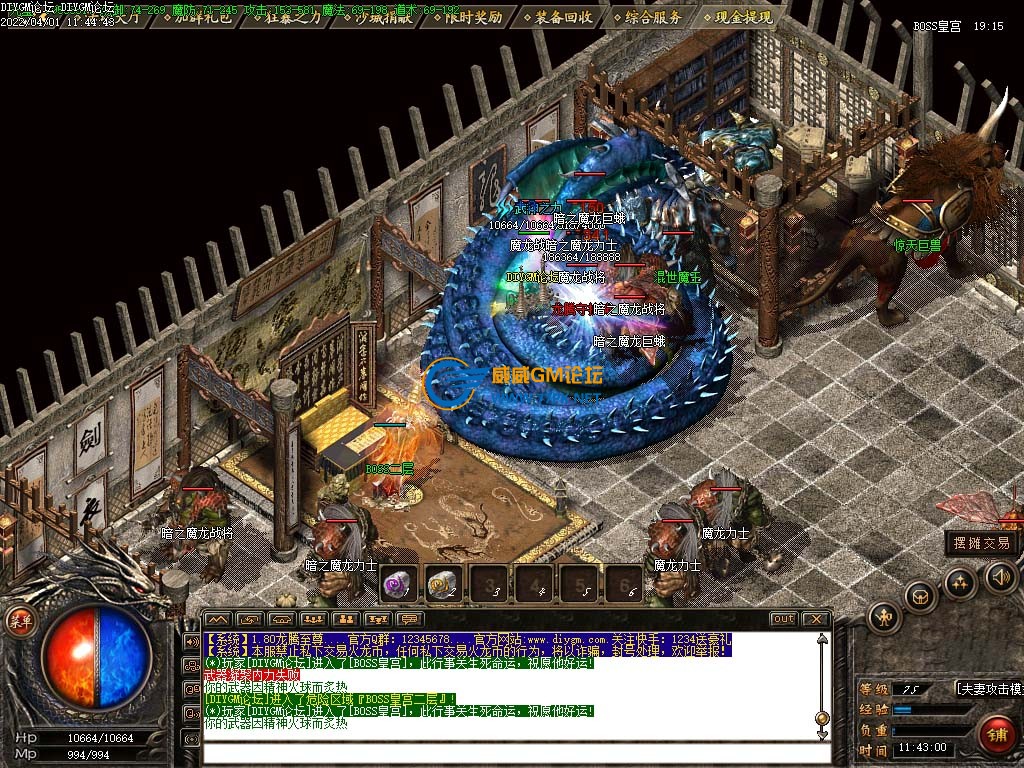The image size is (1024, 768).
Task: Open the 现金提现 cash withdrawal menu
Action: 743,17
